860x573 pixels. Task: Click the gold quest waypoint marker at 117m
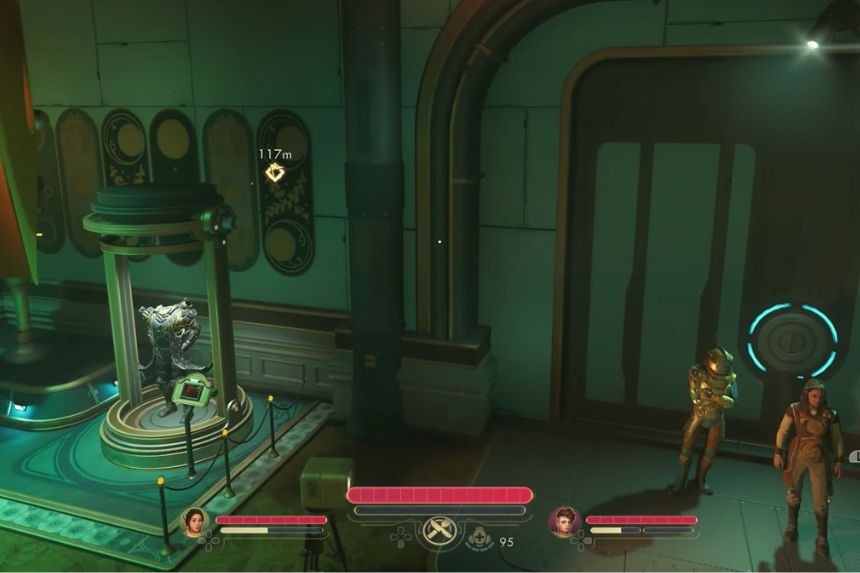(275, 173)
